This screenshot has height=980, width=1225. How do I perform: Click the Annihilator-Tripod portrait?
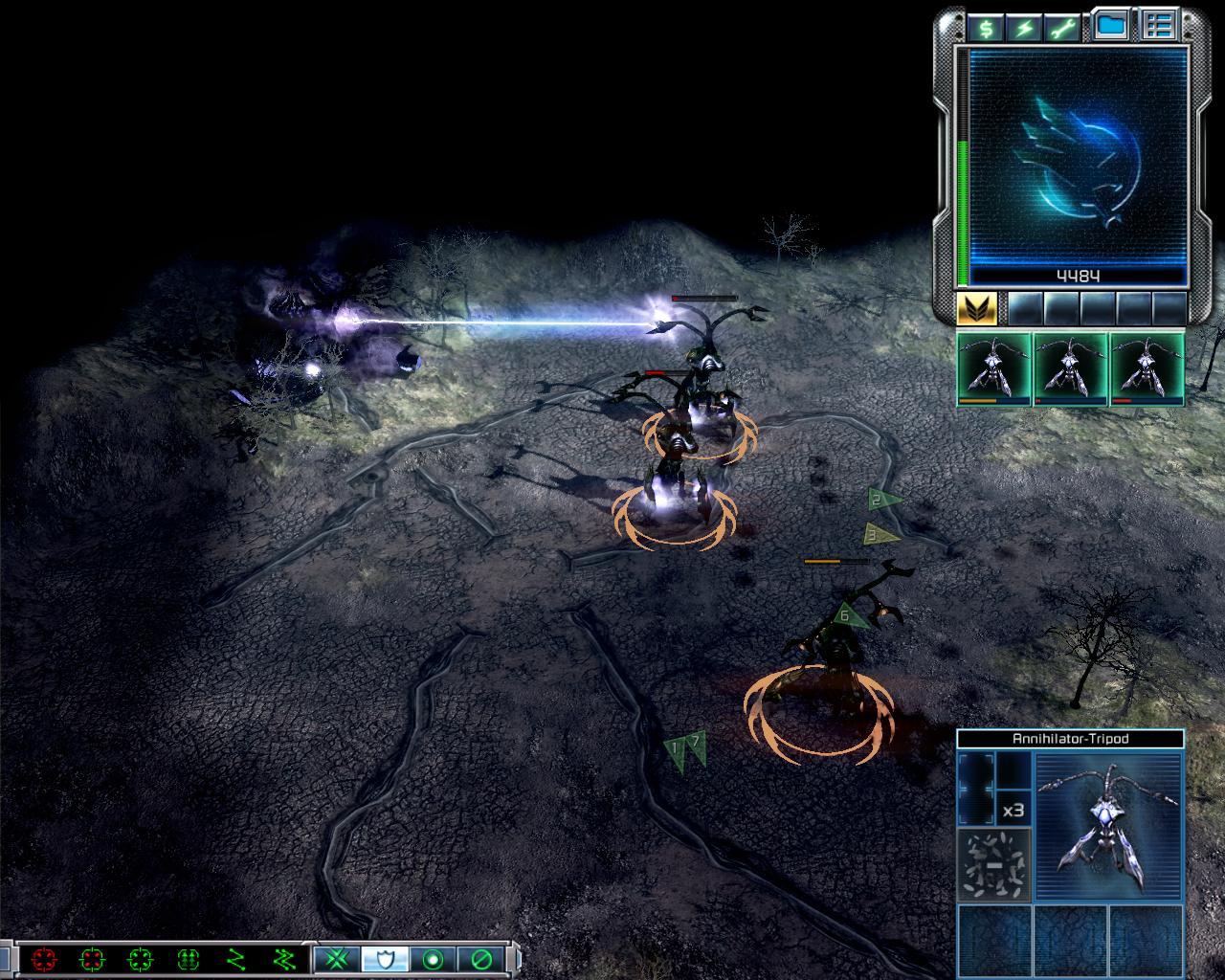pyautogui.click(x=1109, y=825)
